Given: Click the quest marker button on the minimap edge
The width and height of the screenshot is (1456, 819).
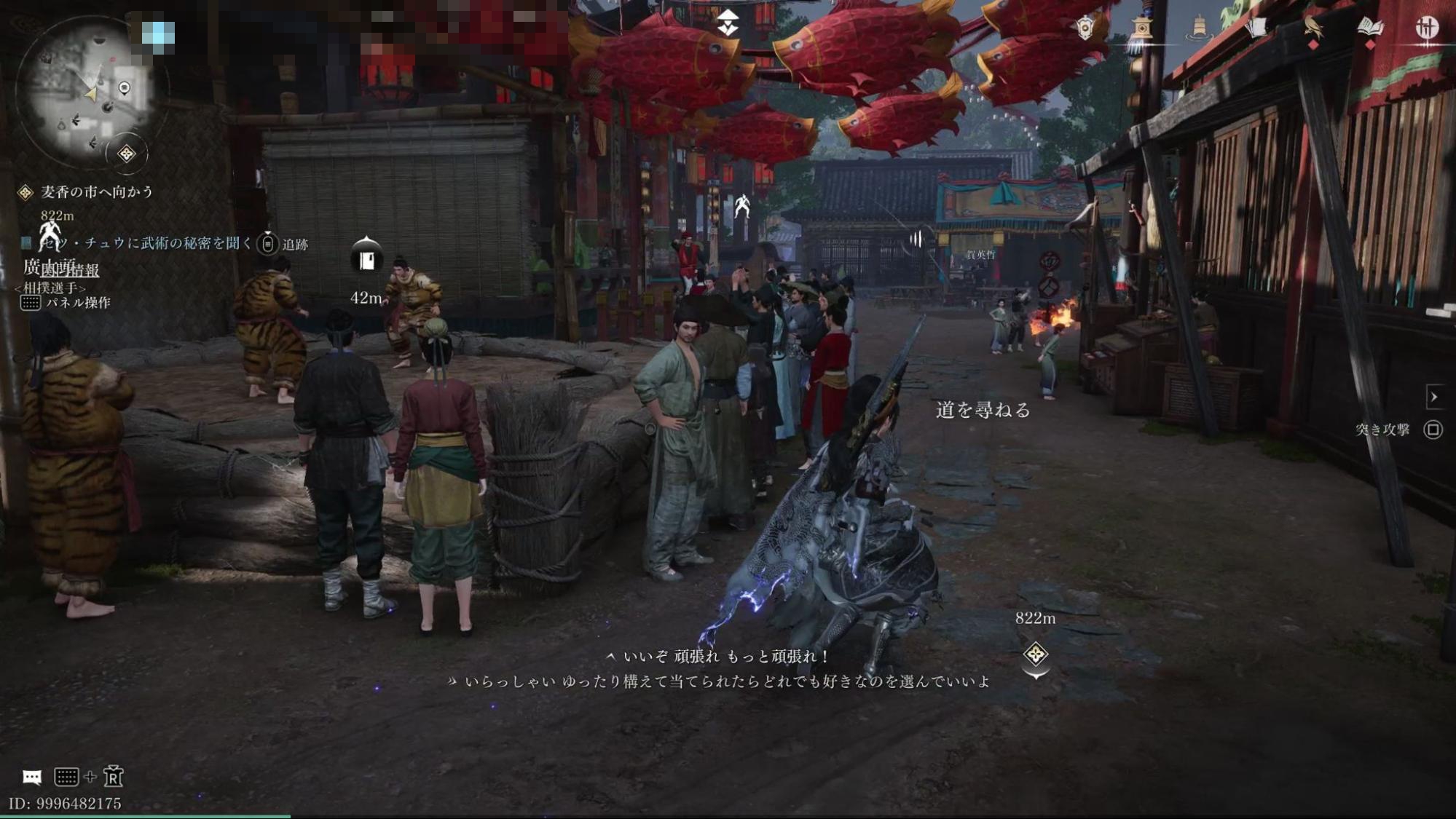Looking at the screenshot, I should tap(127, 154).
